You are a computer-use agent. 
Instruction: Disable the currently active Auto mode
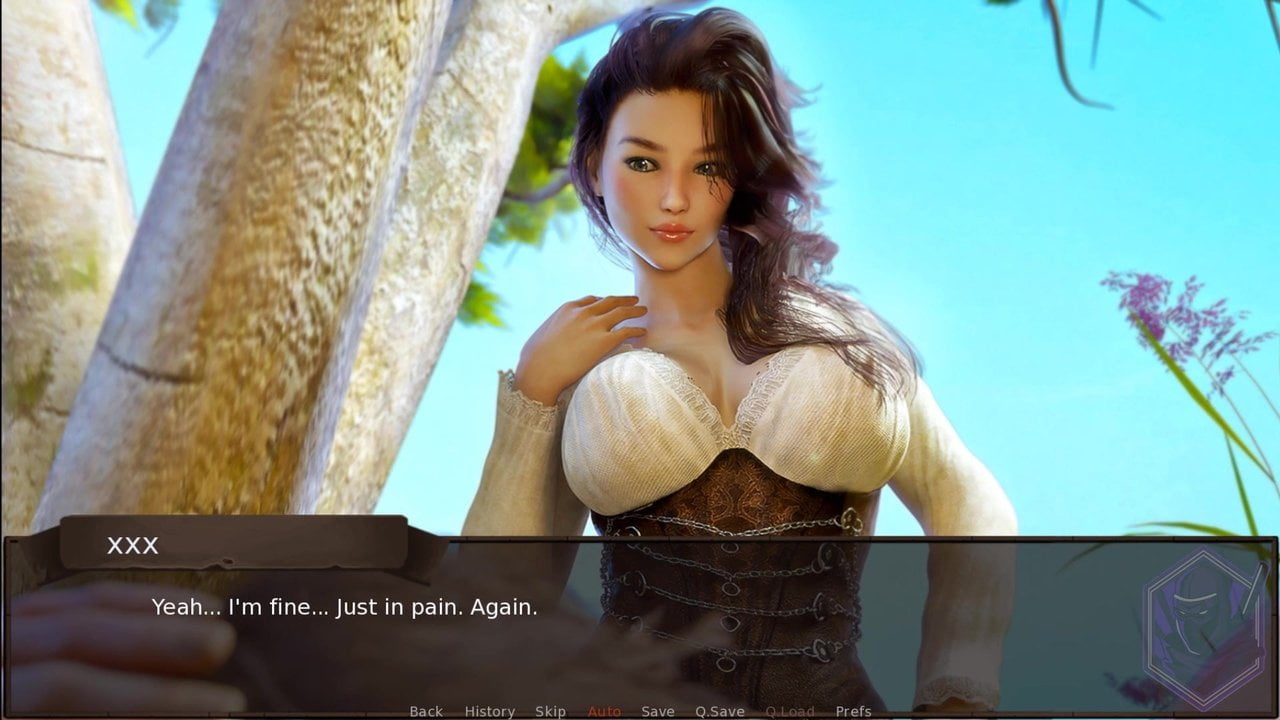[604, 711]
